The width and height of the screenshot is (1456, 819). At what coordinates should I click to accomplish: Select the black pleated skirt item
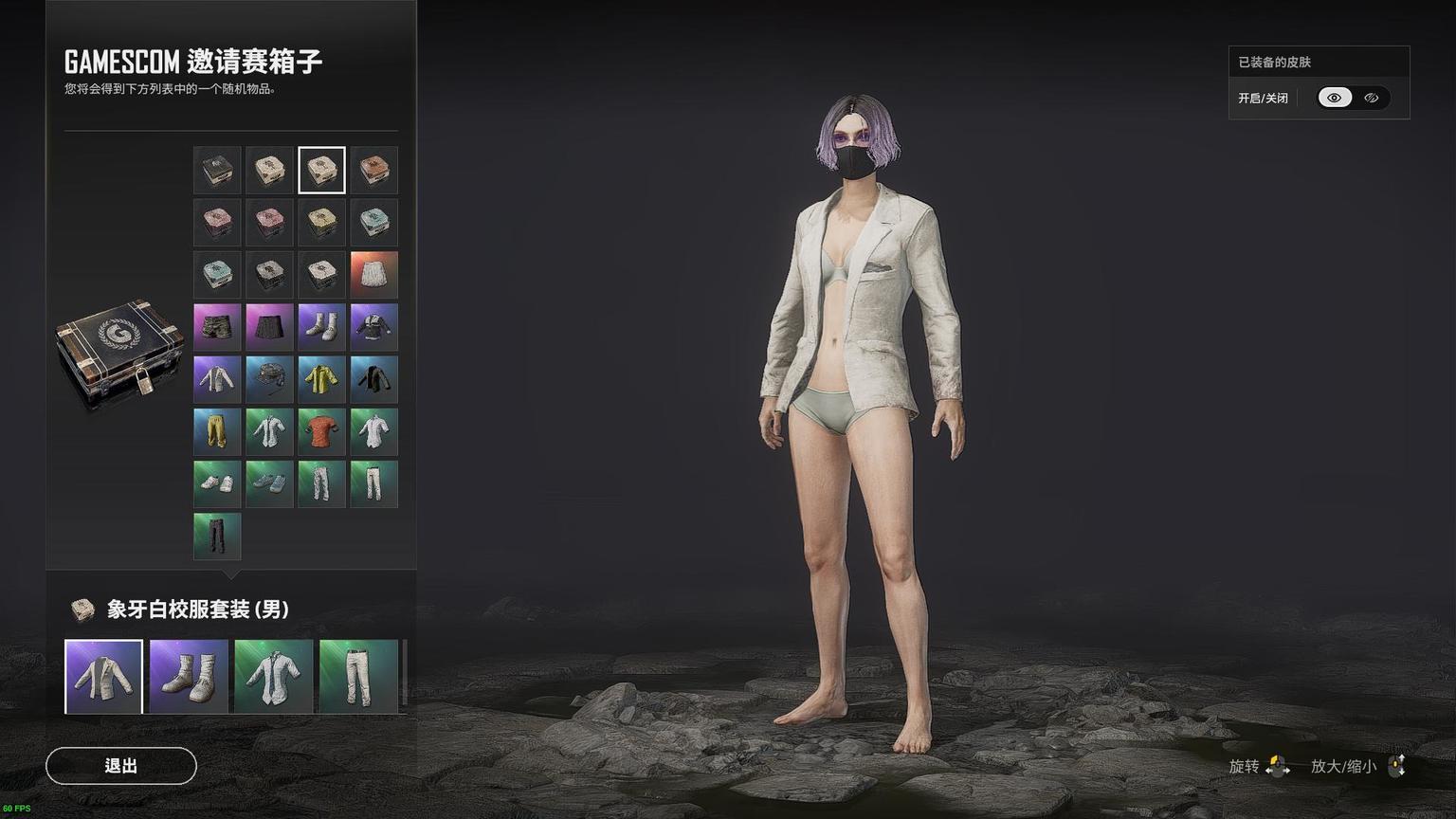[x=269, y=327]
